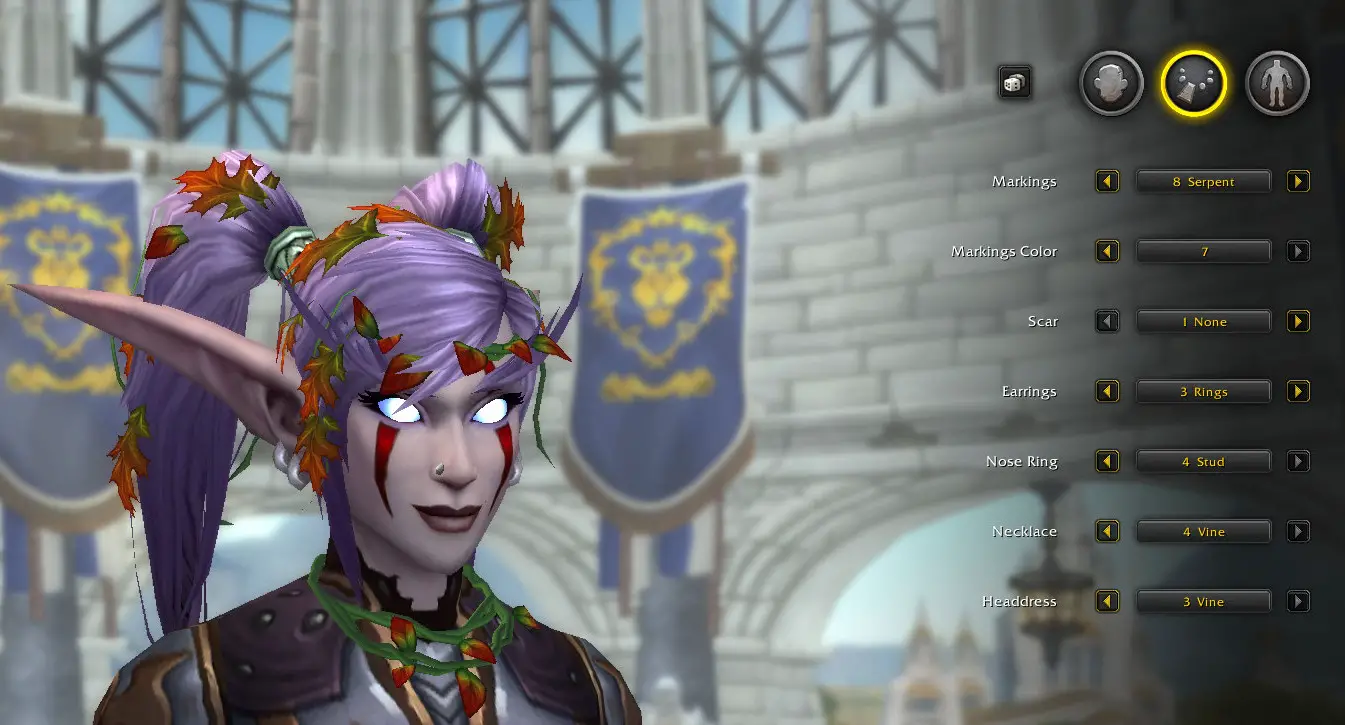Image resolution: width=1345 pixels, height=725 pixels.
Task: Advance to next Scar option
Action: point(1298,322)
